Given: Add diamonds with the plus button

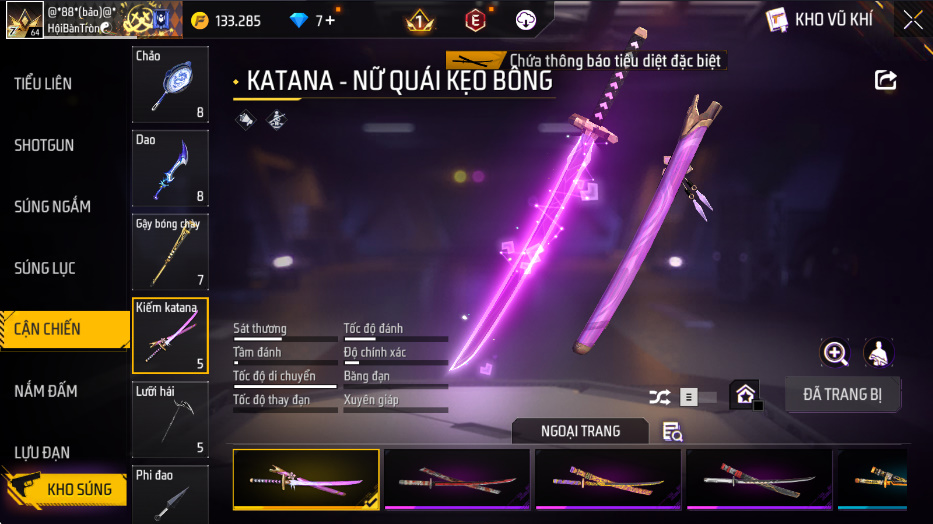Looking at the screenshot, I should (331, 20).
